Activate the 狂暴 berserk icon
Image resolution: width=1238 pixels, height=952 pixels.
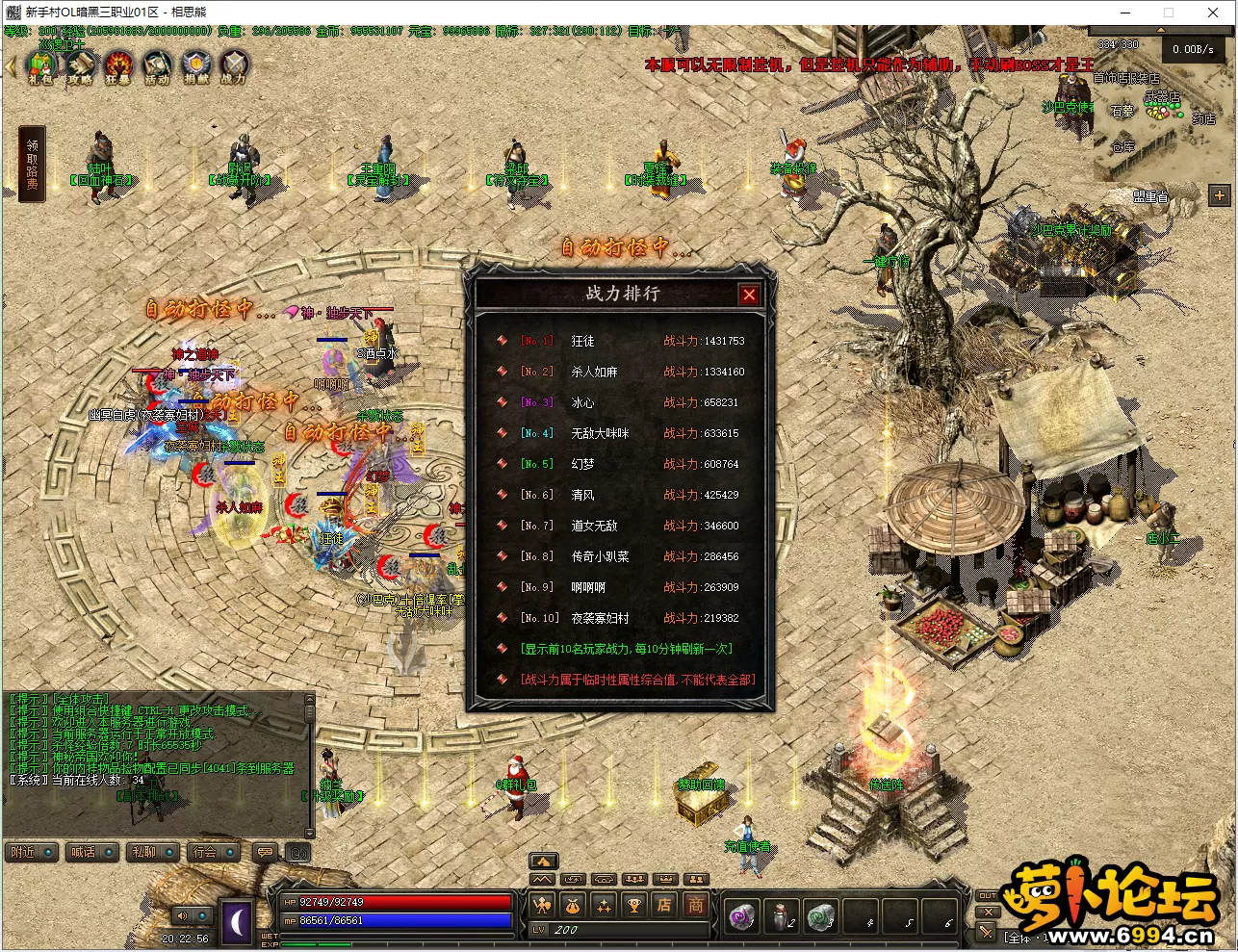pyautogui.click(x=118, y=67)
